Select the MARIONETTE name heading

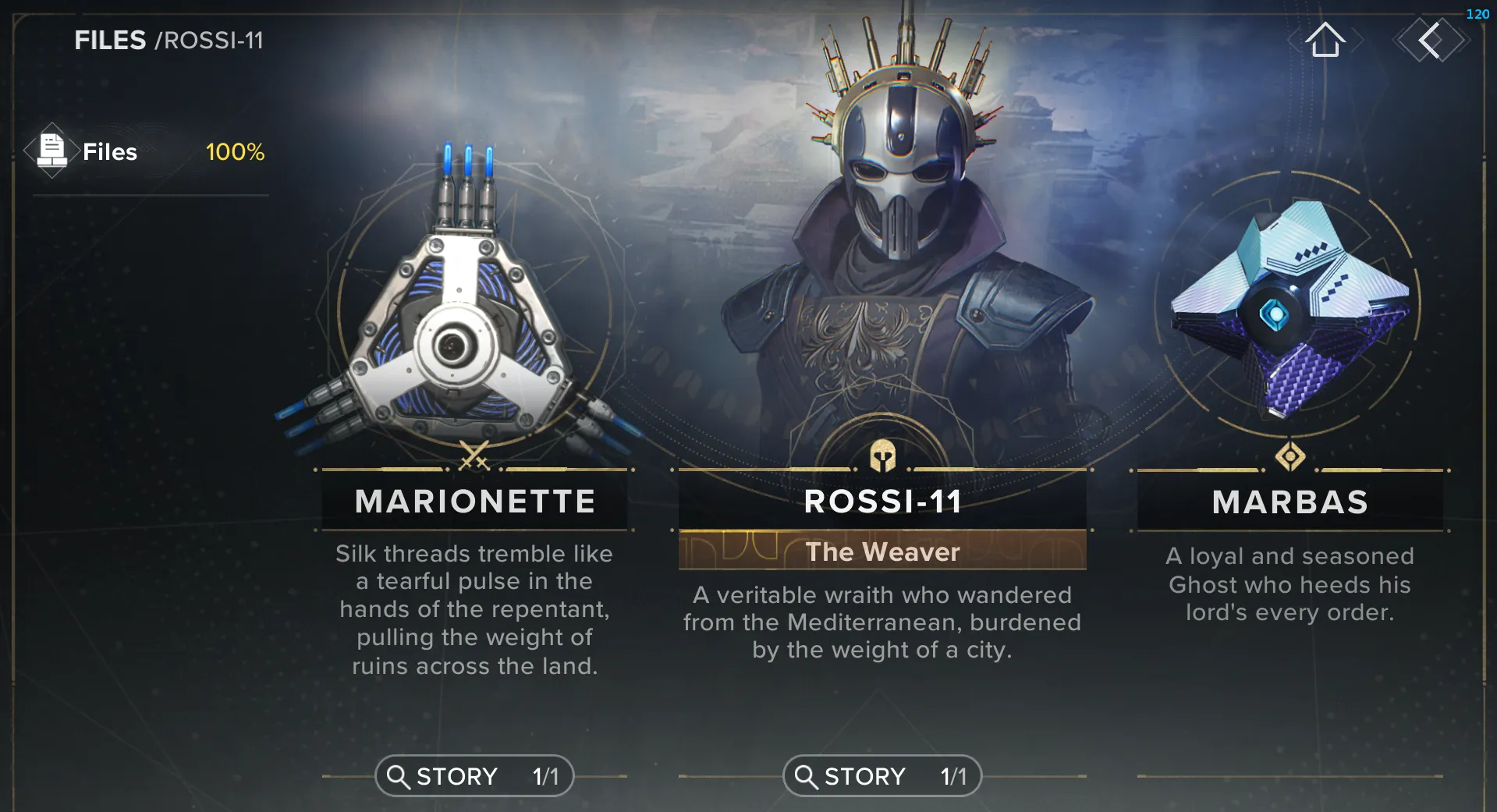pyautogui.click(x=474, y=502)
